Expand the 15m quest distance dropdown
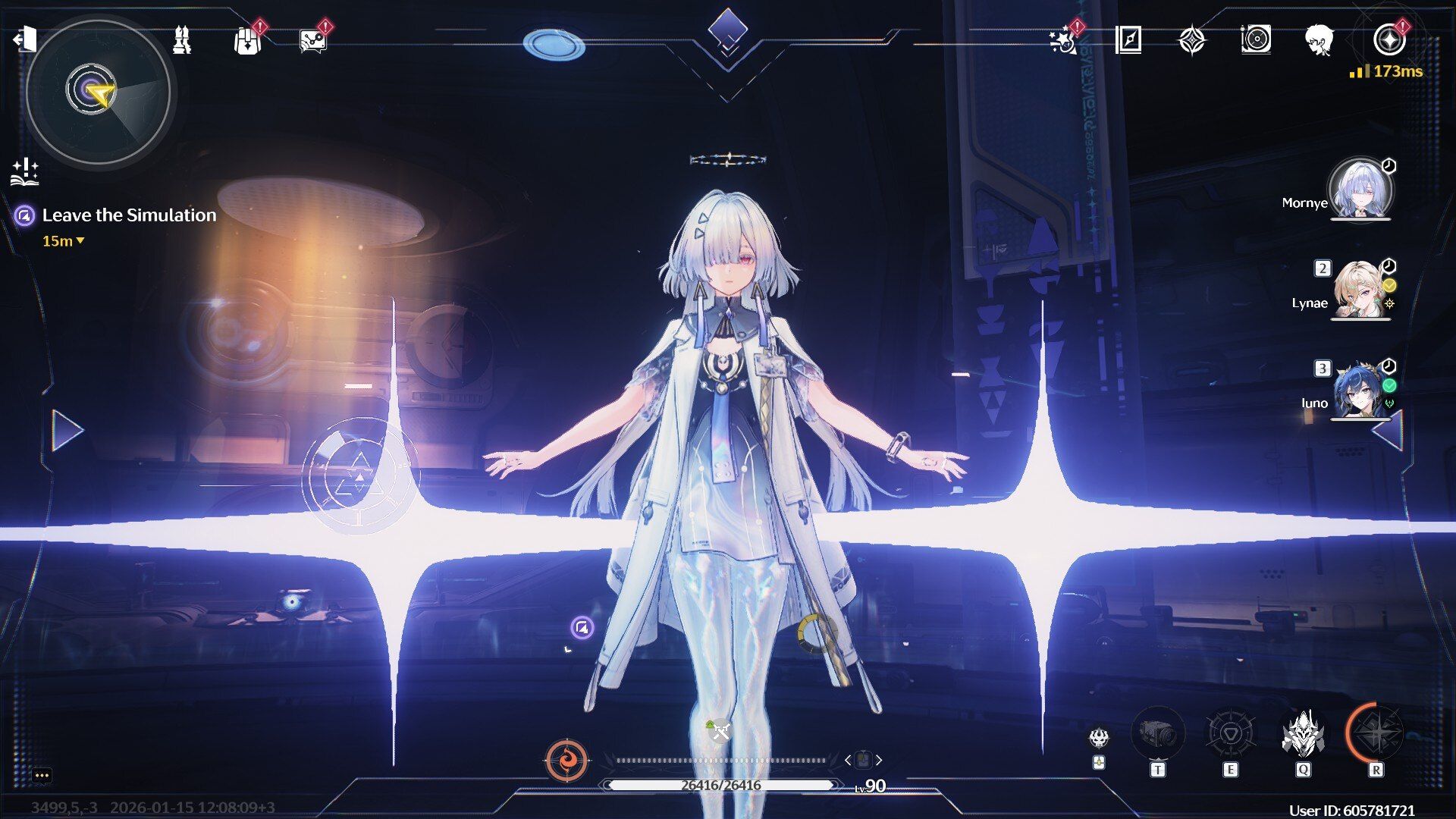The width and height of the screenshot is (1456, 819). (65, 241)
